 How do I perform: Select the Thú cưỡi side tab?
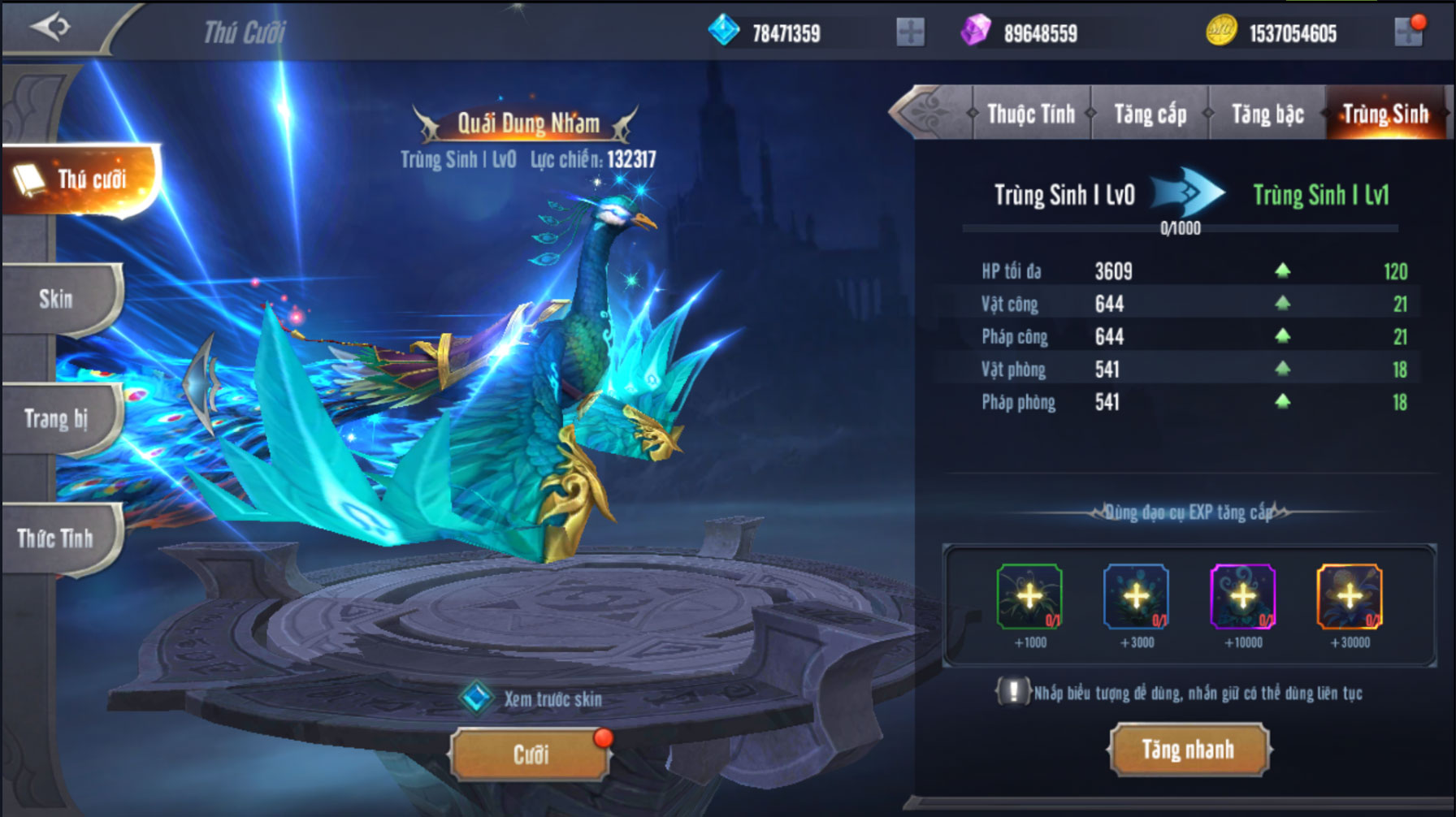(x=81, y=179)
